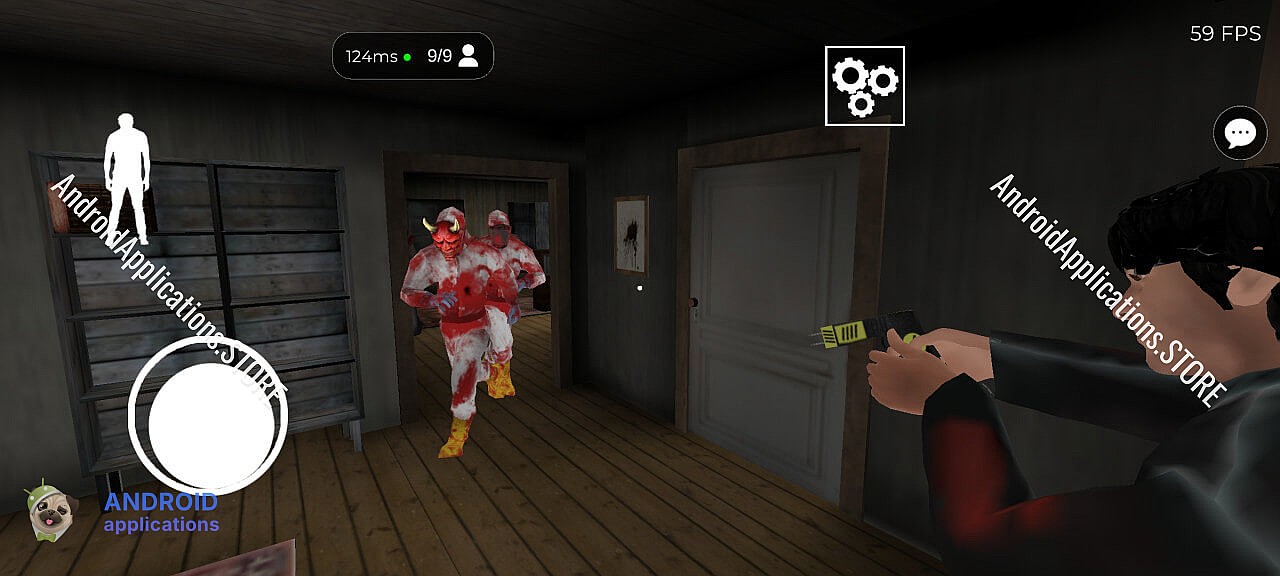Viewport: 1280px width, 576px height.
Task: Tap the white standing figure icon
Action: pyautogui.click(x=127, y=178)
